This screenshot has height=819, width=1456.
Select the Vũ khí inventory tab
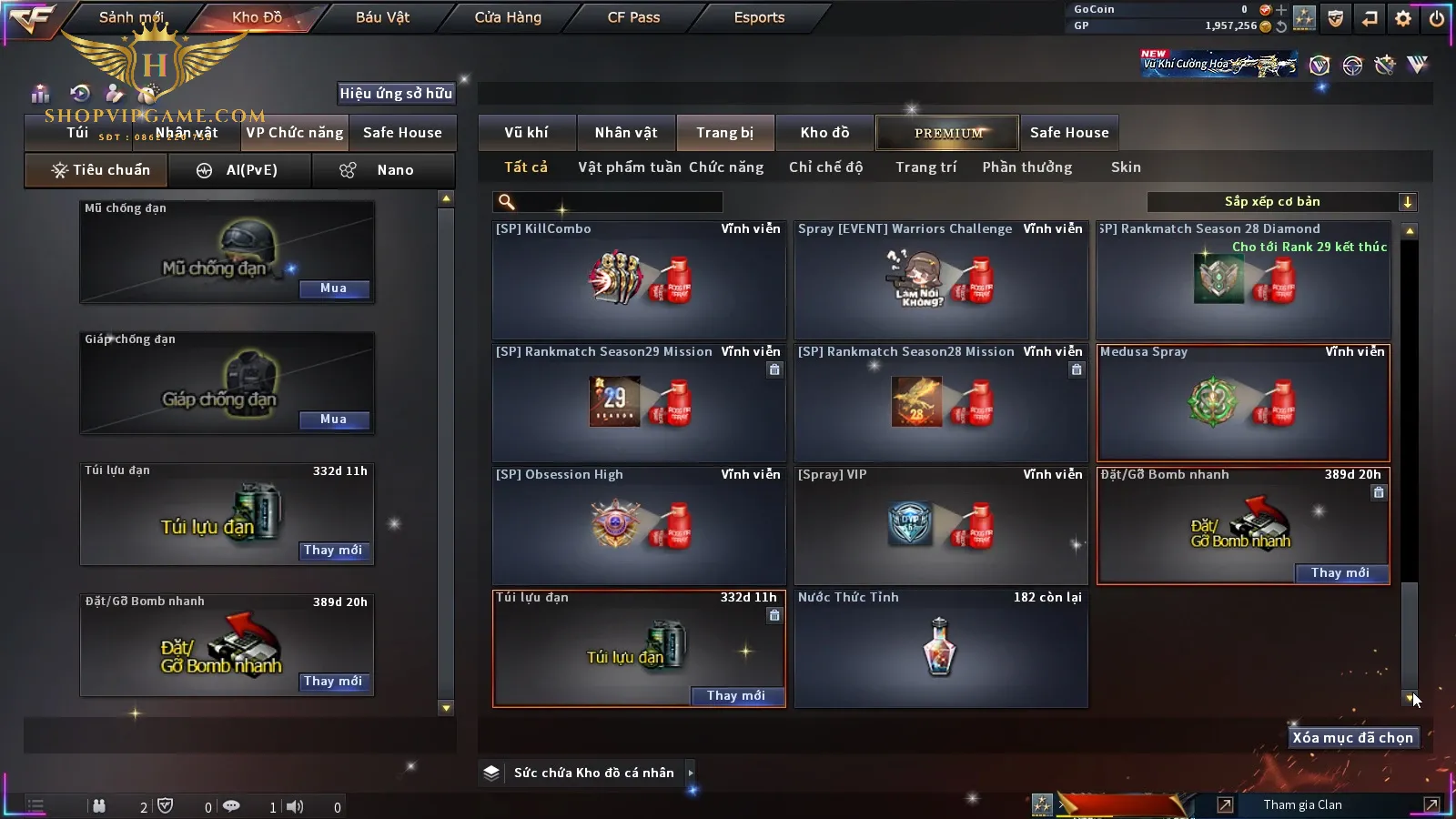[526, 133]
